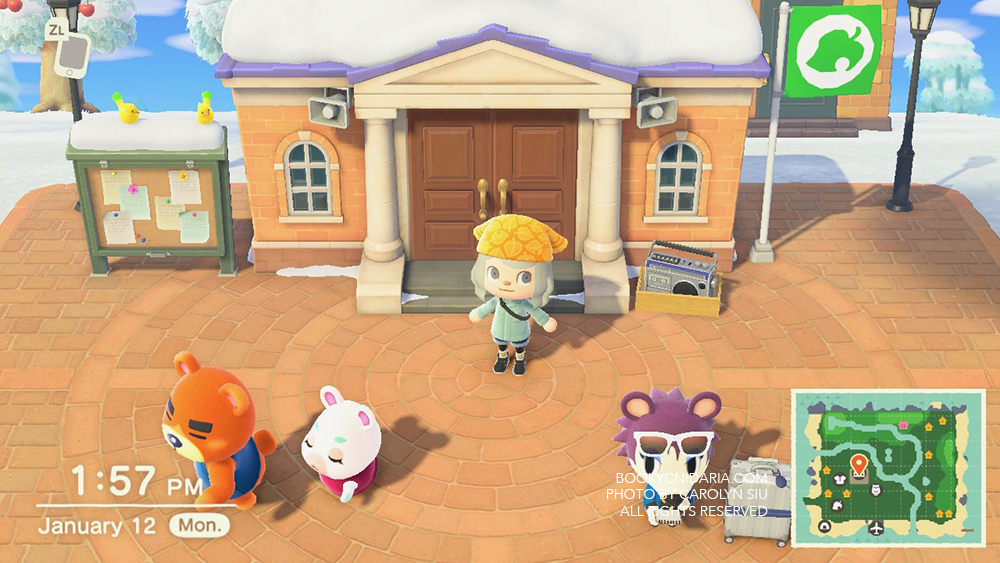Screen dimensions: 1000x563
Task: Open the island minimap
Action: 888,468
